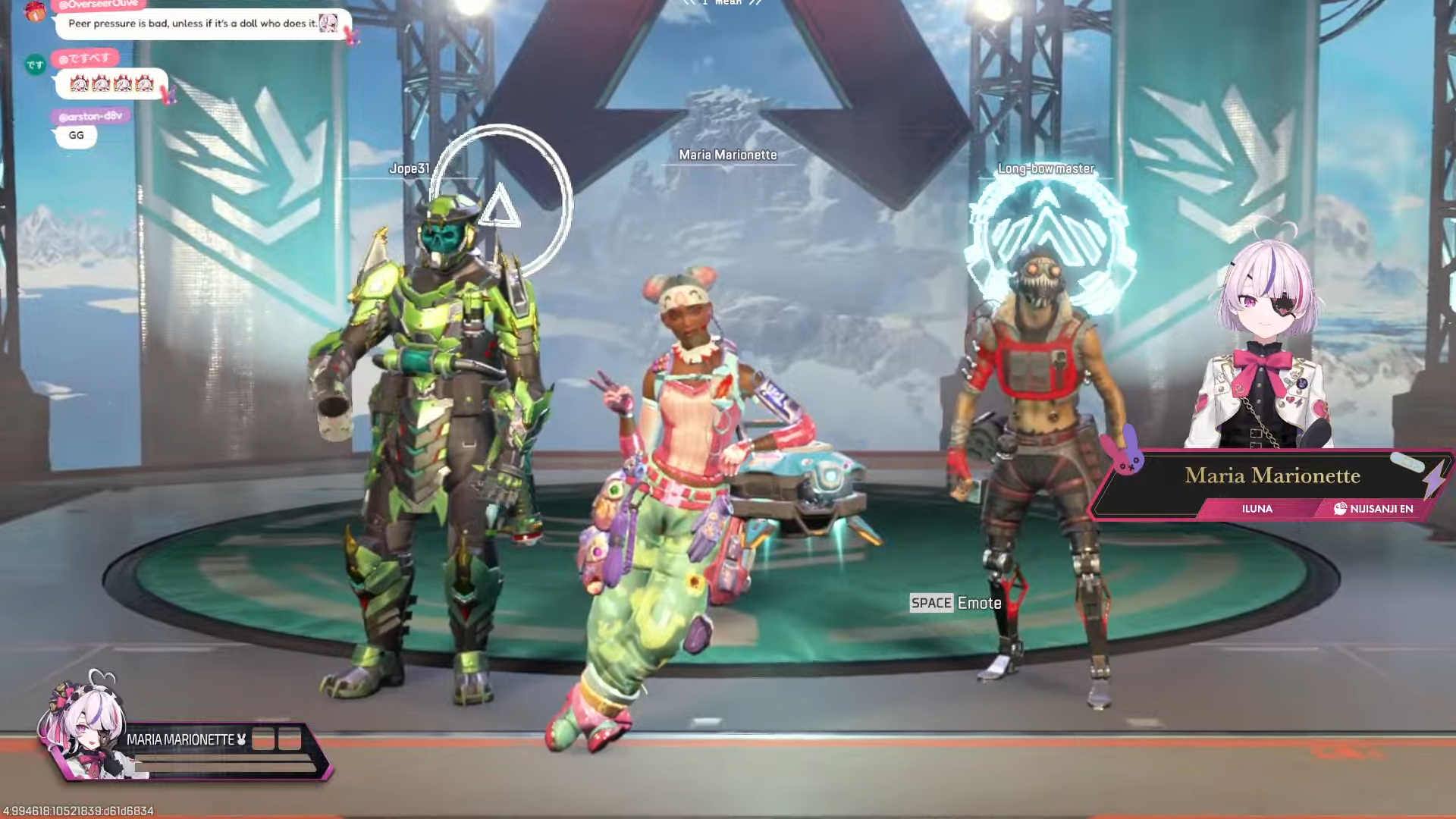Click the GG chat message bubble

click(77, 136)
